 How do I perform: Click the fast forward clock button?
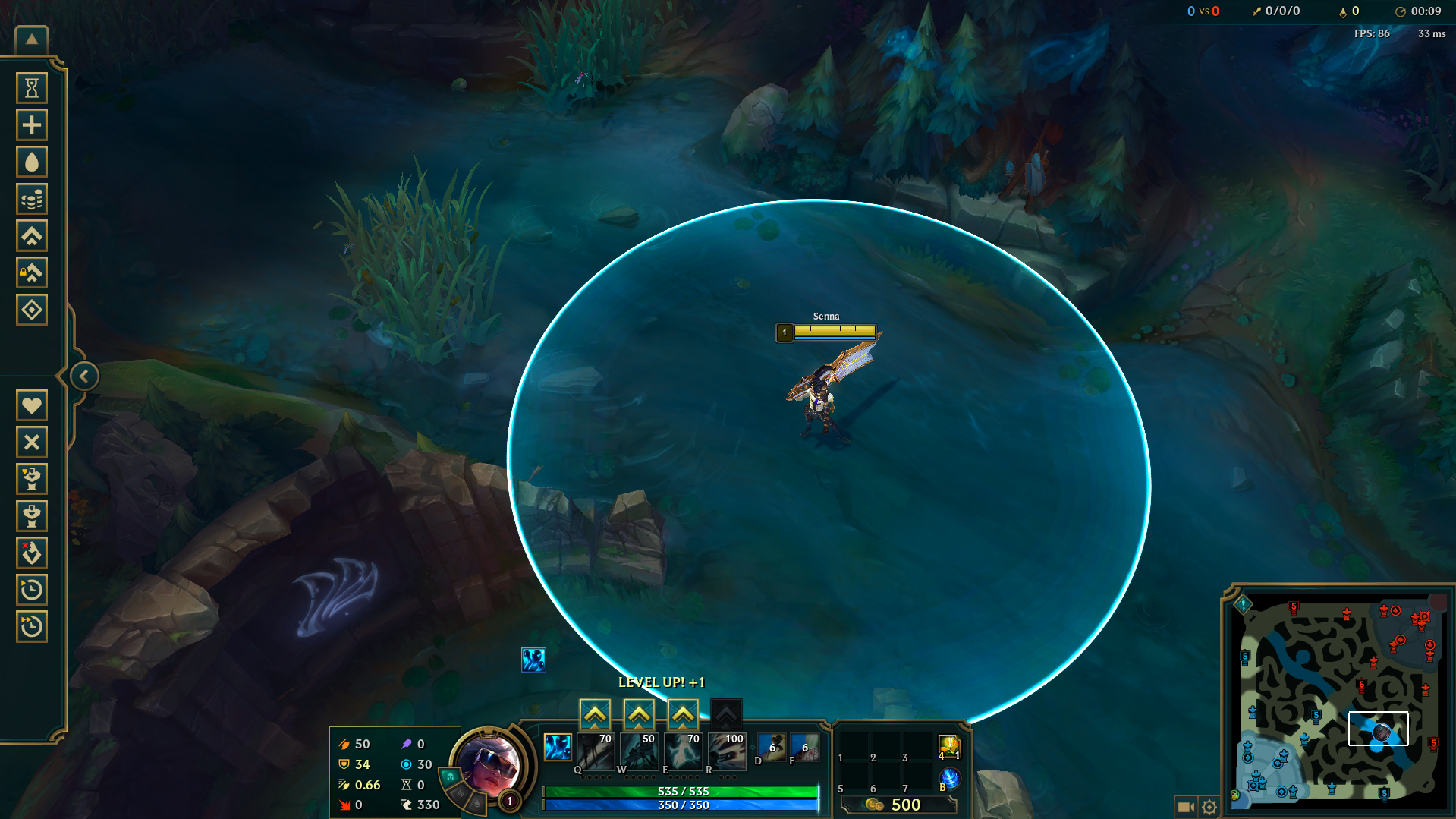[x=32, y=626]
